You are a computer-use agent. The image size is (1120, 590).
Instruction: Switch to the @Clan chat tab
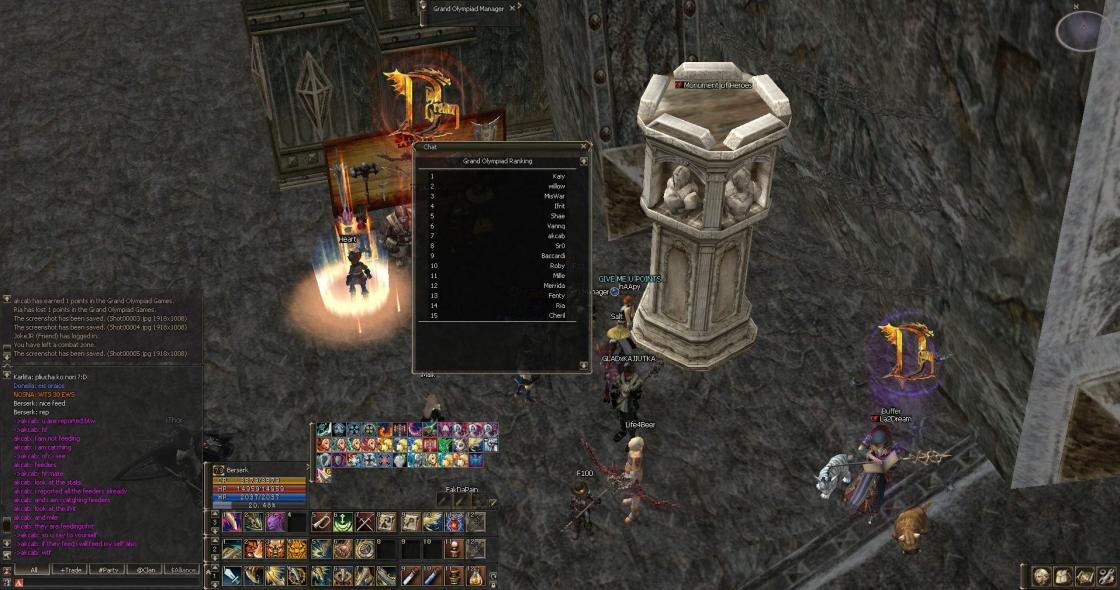coord(146,569)
